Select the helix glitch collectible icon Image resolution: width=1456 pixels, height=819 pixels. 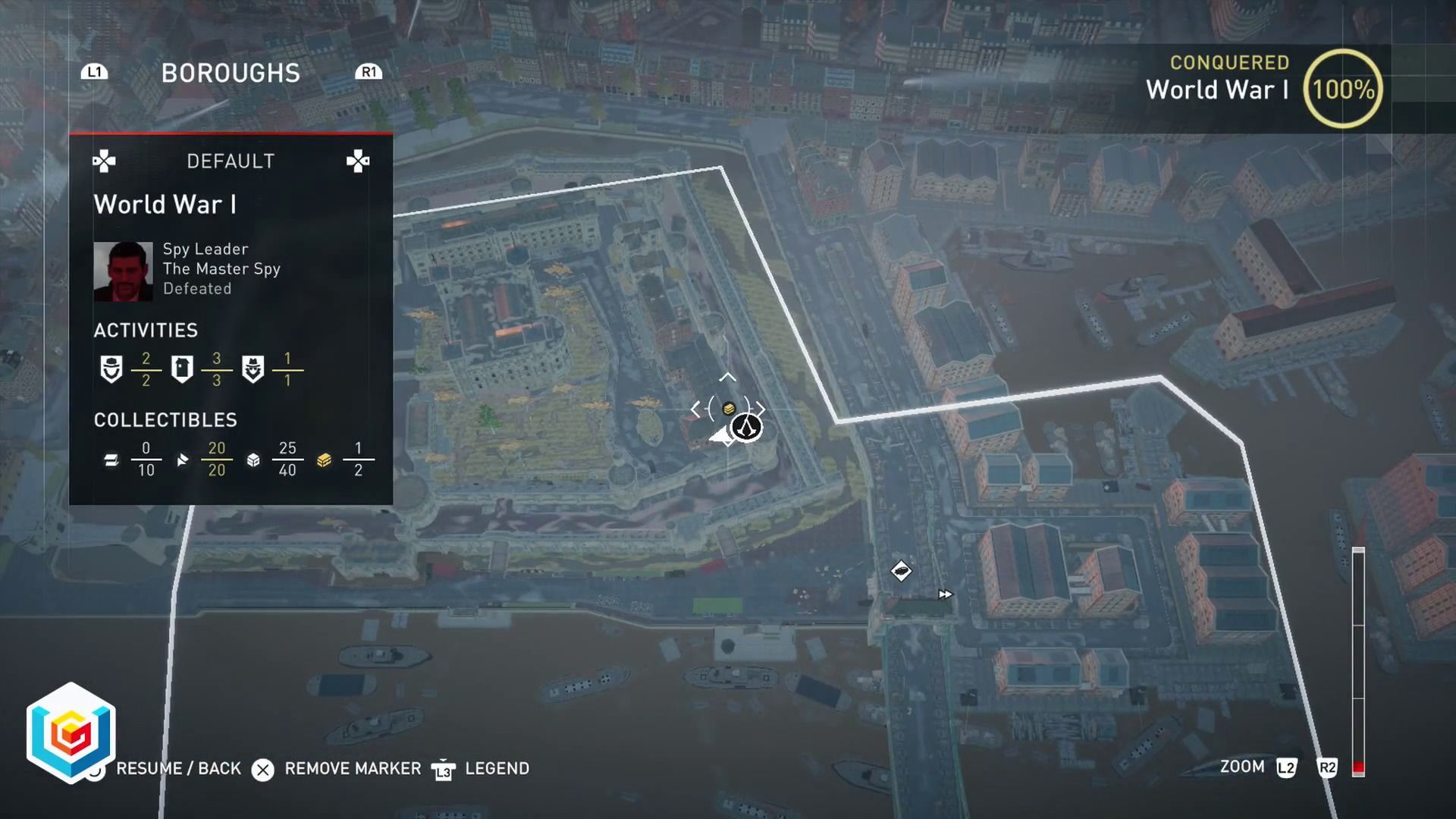coord(111,460)
